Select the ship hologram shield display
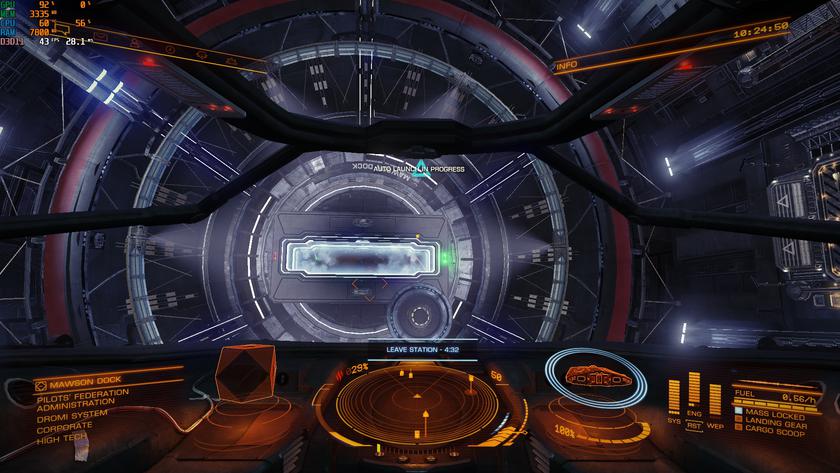The height and width of the screenshot is (473, 840). tap(593, 377)
